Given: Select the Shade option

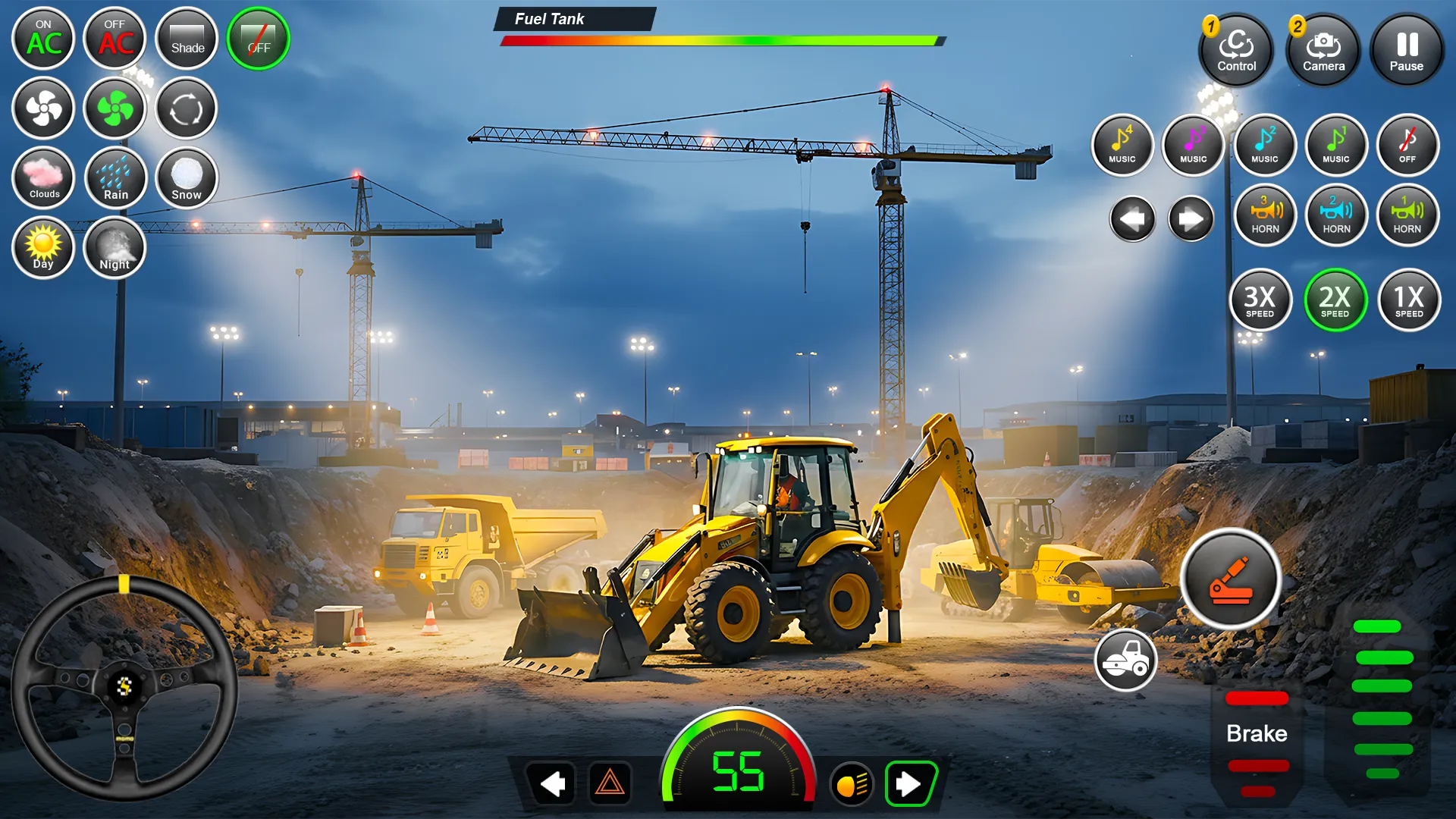Looking at the screenshot, I should tap(186, 39).
